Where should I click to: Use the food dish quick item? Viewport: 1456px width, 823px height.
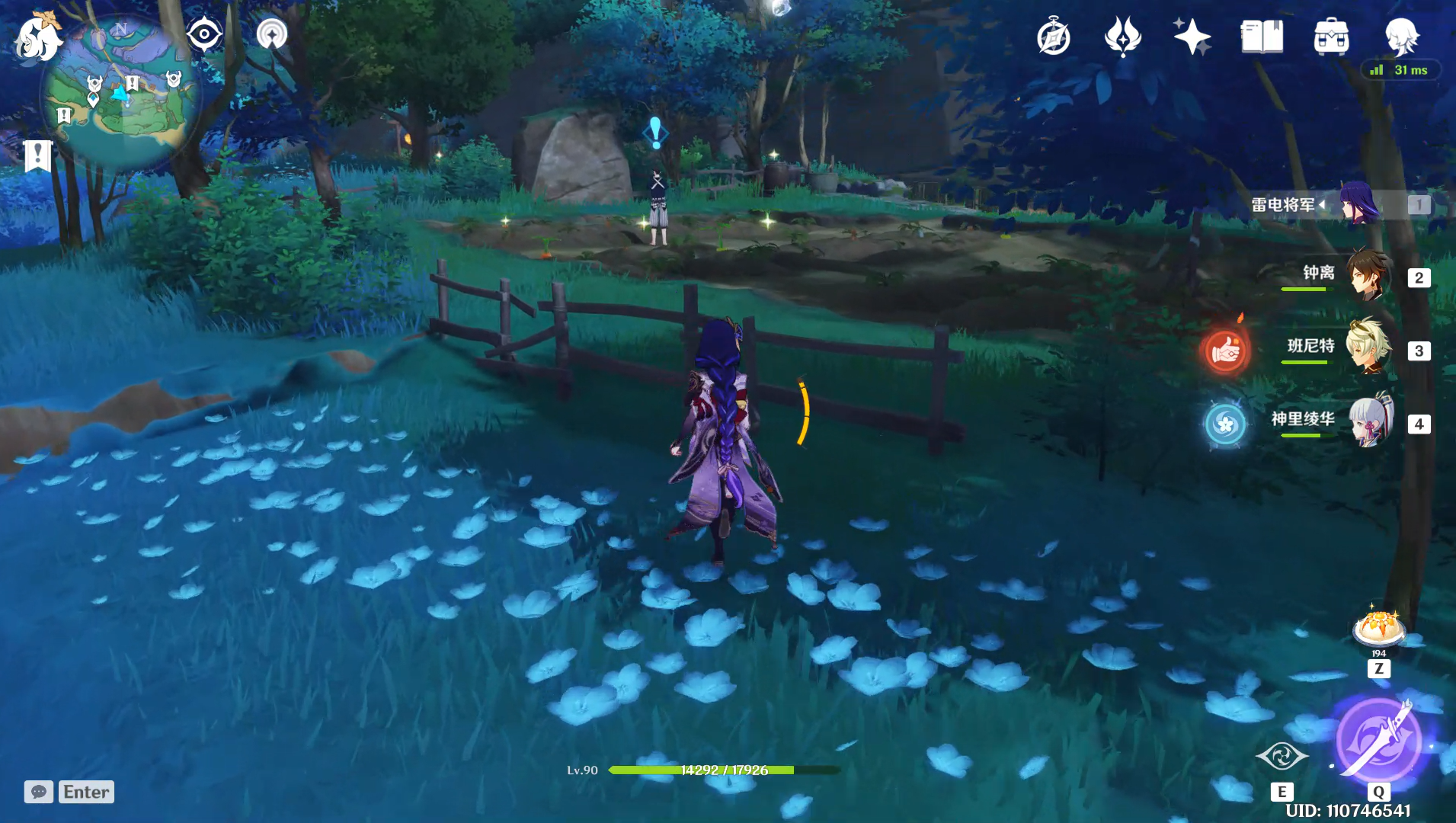click(x=1378, y=629)
